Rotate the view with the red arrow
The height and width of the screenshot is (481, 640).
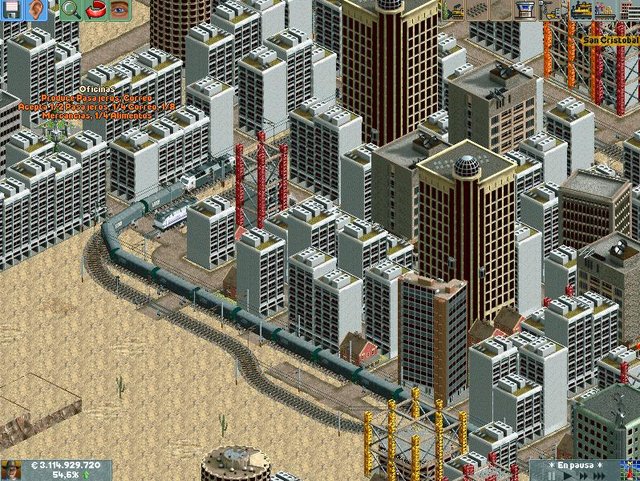[x=96, y=10]
